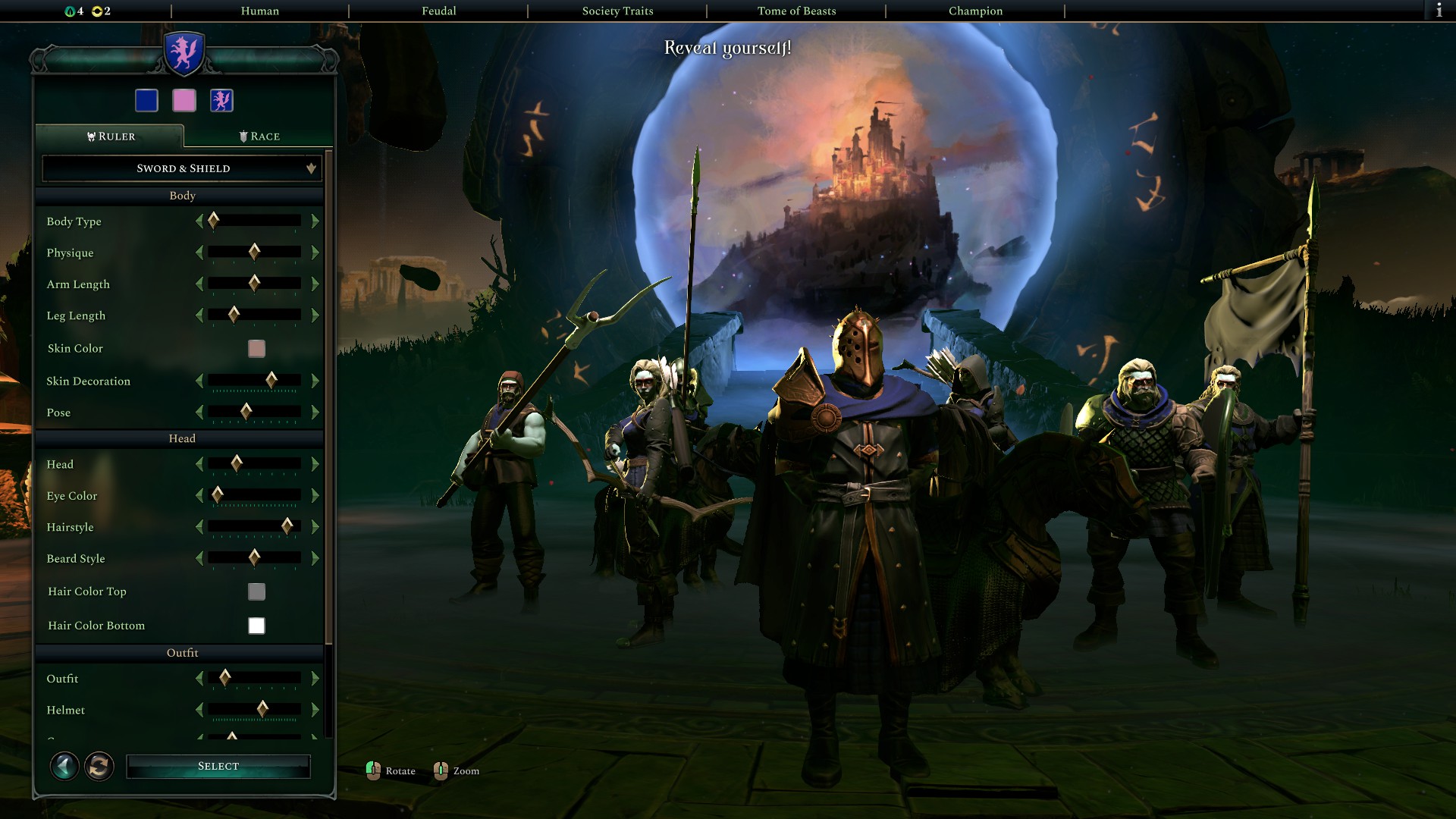Increase the Helmet value with its right arrow
Viewport: 1456px width, 819px height.
click(x=315, y=710)
